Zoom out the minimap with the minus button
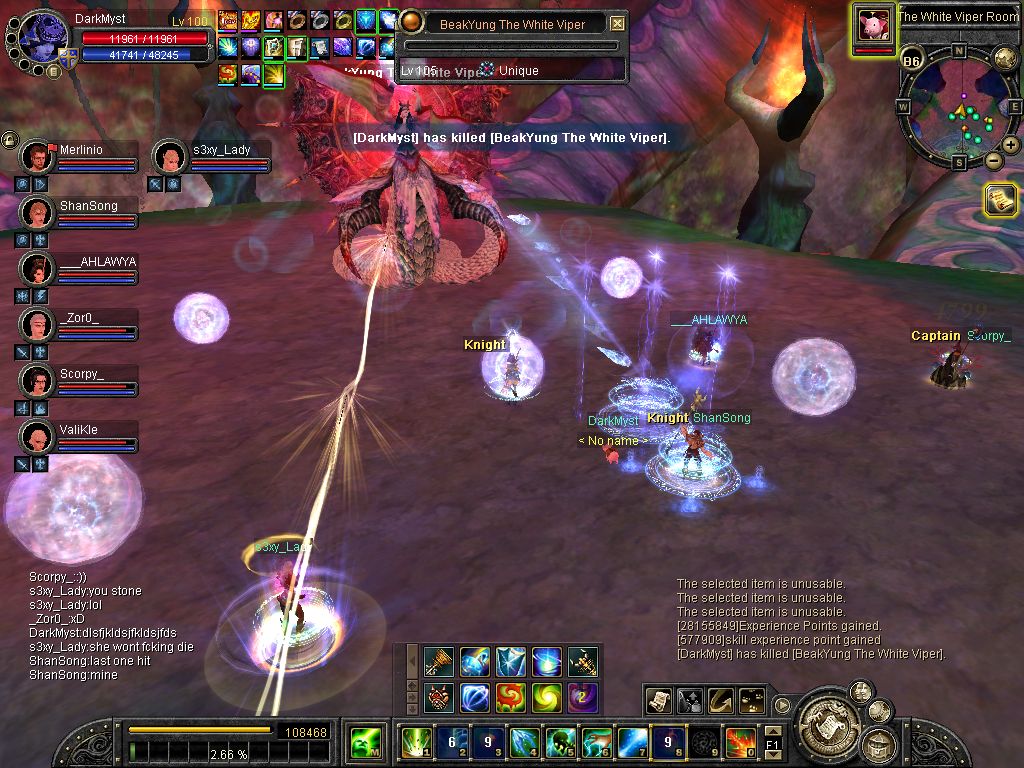The image size is (1024, 768). click(994, 160)
